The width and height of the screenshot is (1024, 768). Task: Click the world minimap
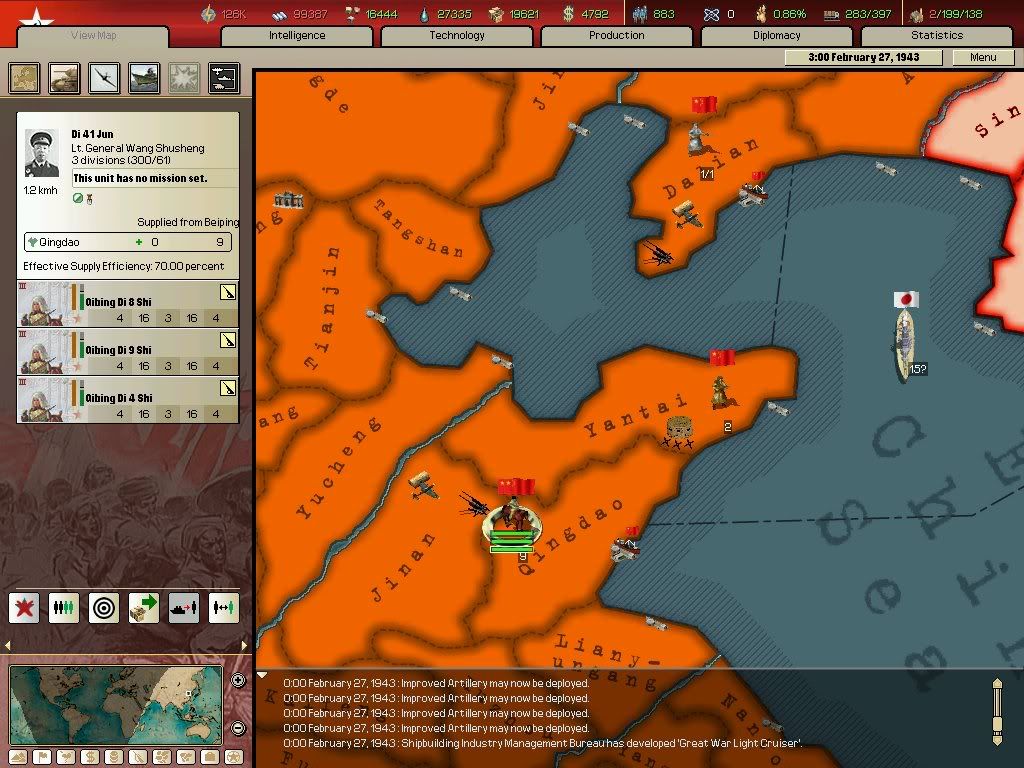click(x=115, y=704)
